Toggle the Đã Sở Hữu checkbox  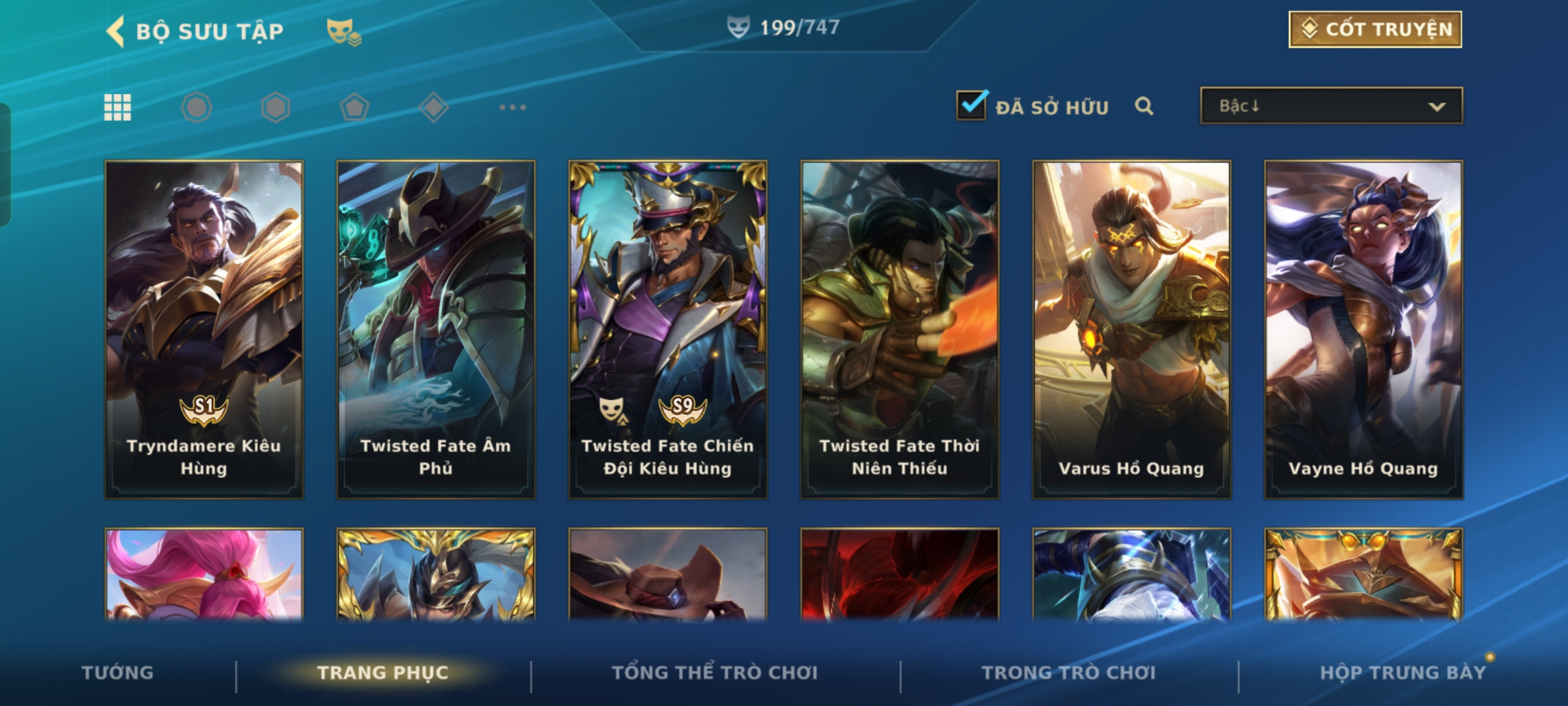pyautogui.click(x=971, y=106)
